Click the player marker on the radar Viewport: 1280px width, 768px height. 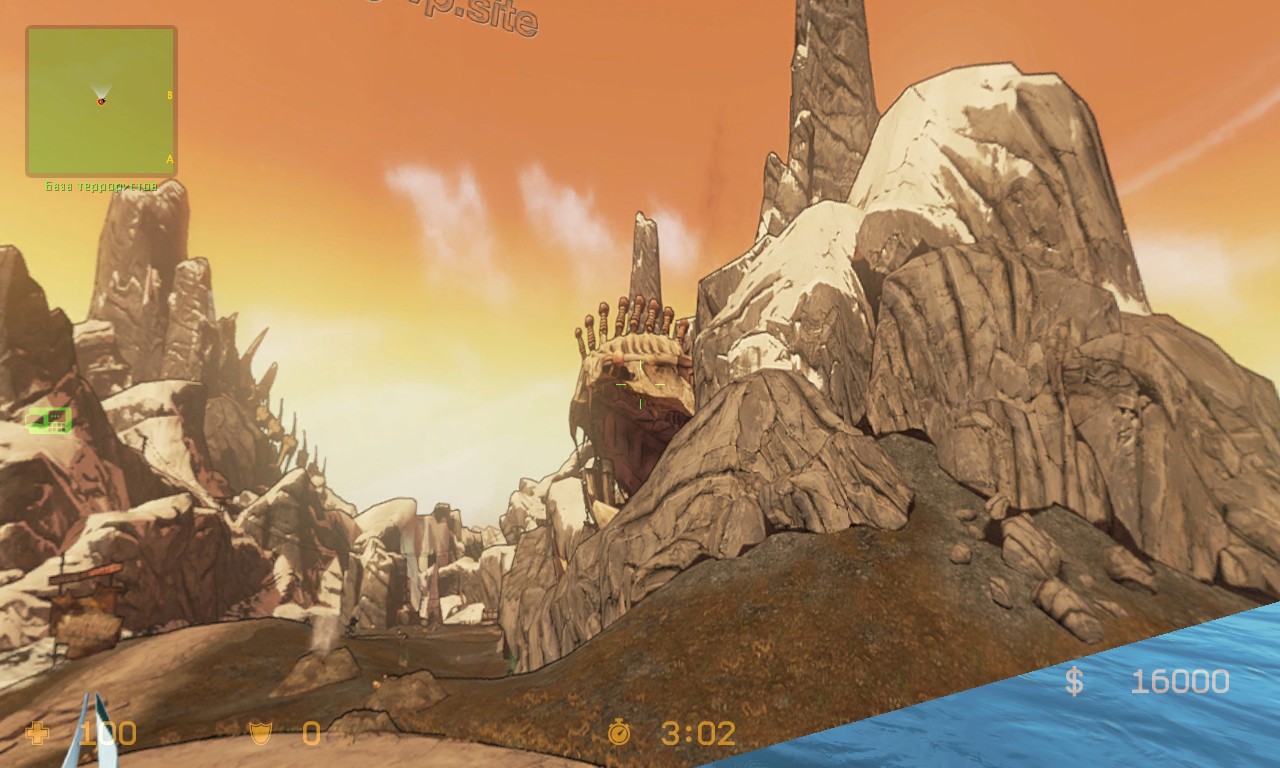101,101
